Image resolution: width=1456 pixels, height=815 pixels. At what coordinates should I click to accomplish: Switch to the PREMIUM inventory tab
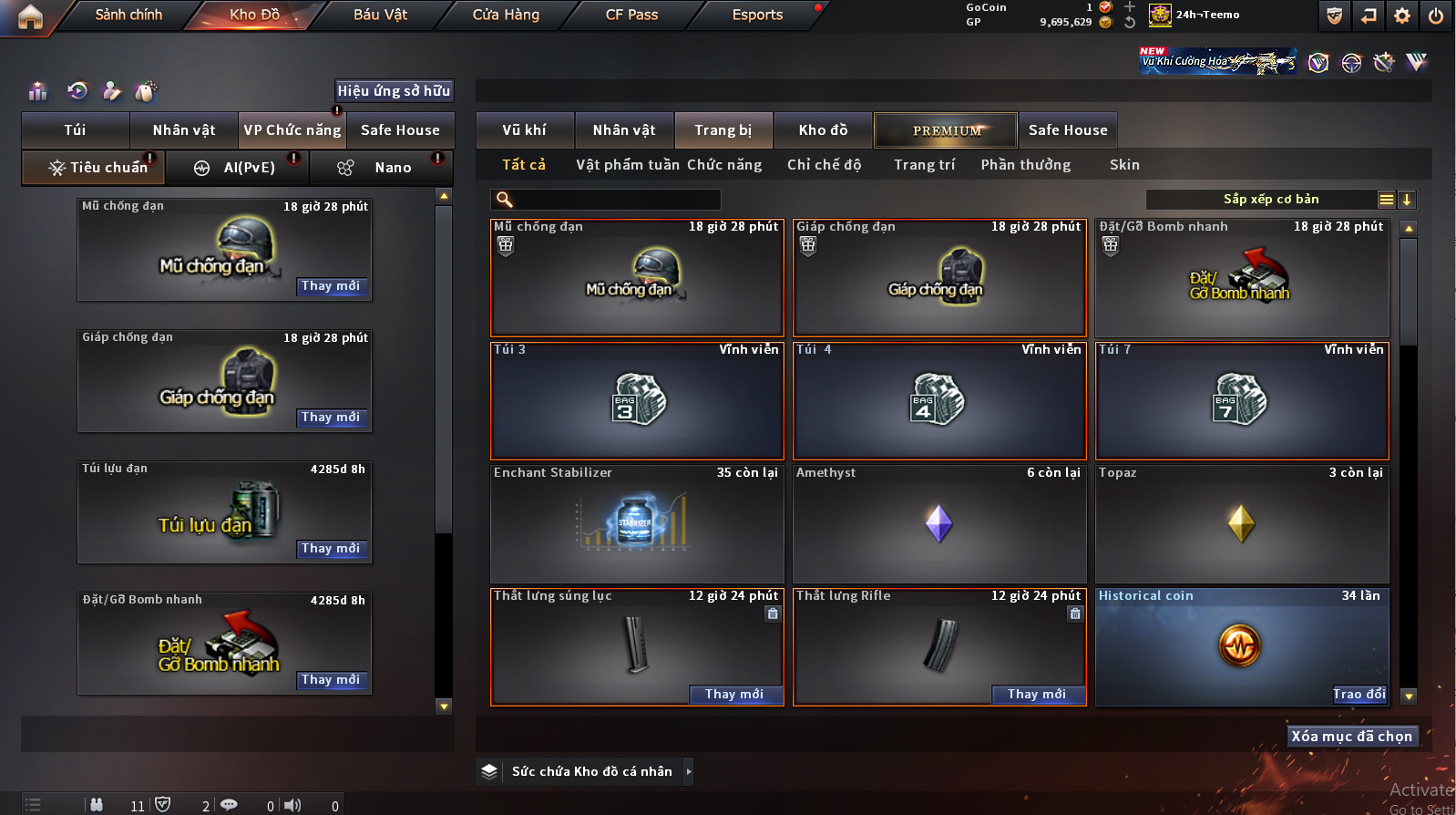(946, 130)
